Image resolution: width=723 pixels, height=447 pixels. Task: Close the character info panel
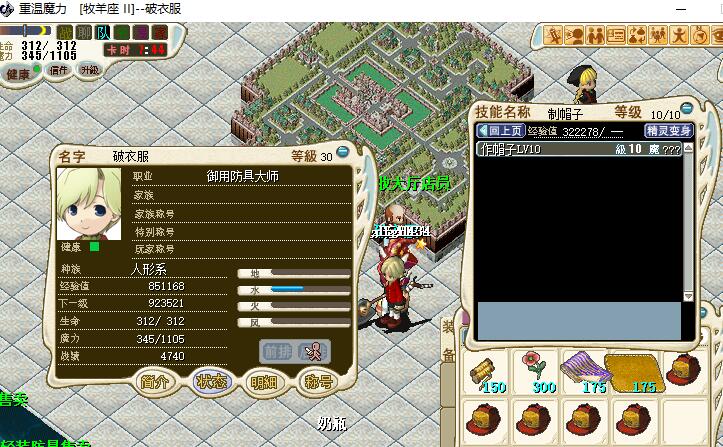point(343,153)
